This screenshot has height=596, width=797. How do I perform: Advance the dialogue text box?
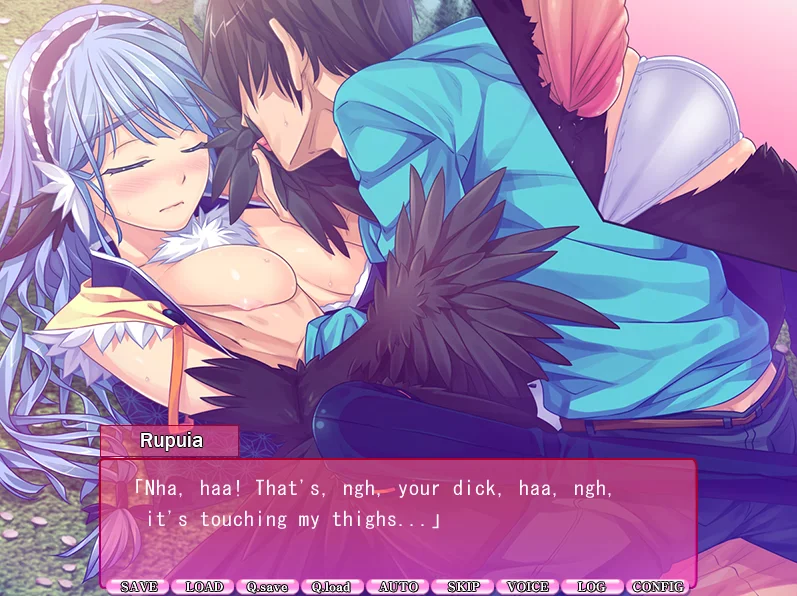[398, 518]
